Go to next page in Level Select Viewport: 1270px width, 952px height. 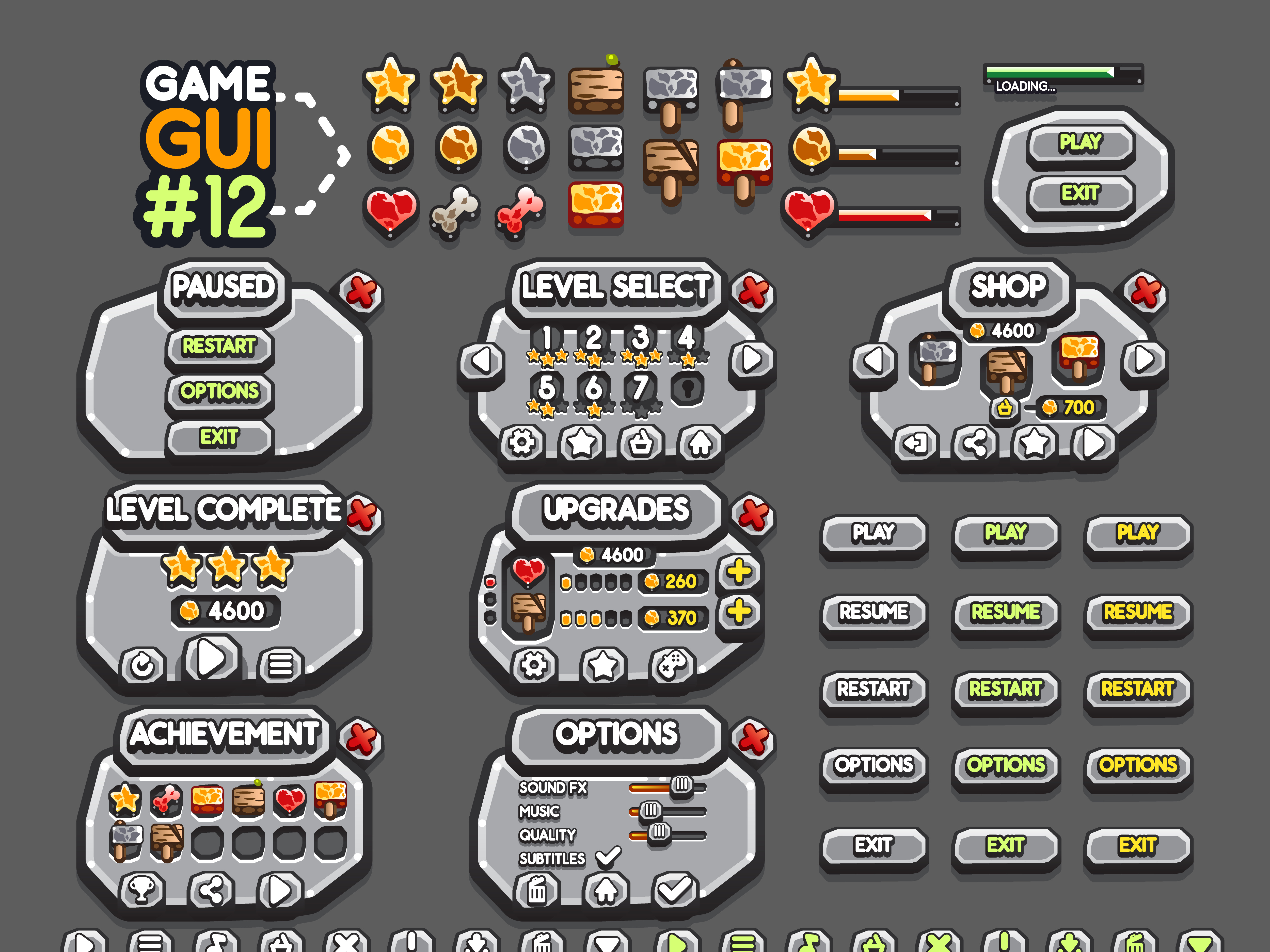click(752, 359)
